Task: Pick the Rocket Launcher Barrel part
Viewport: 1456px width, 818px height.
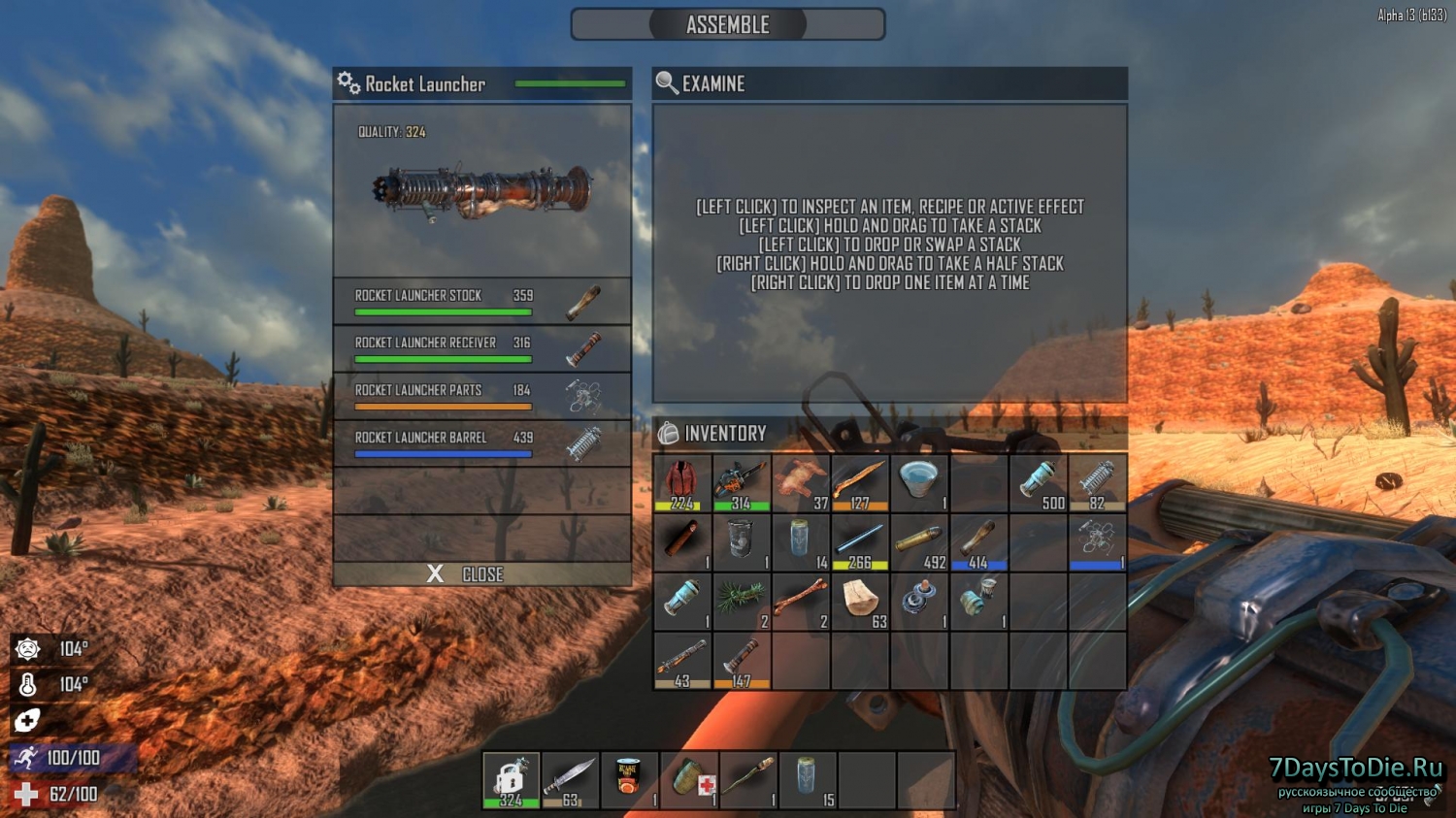Action: pyautogui.click(x=481, y=443)
